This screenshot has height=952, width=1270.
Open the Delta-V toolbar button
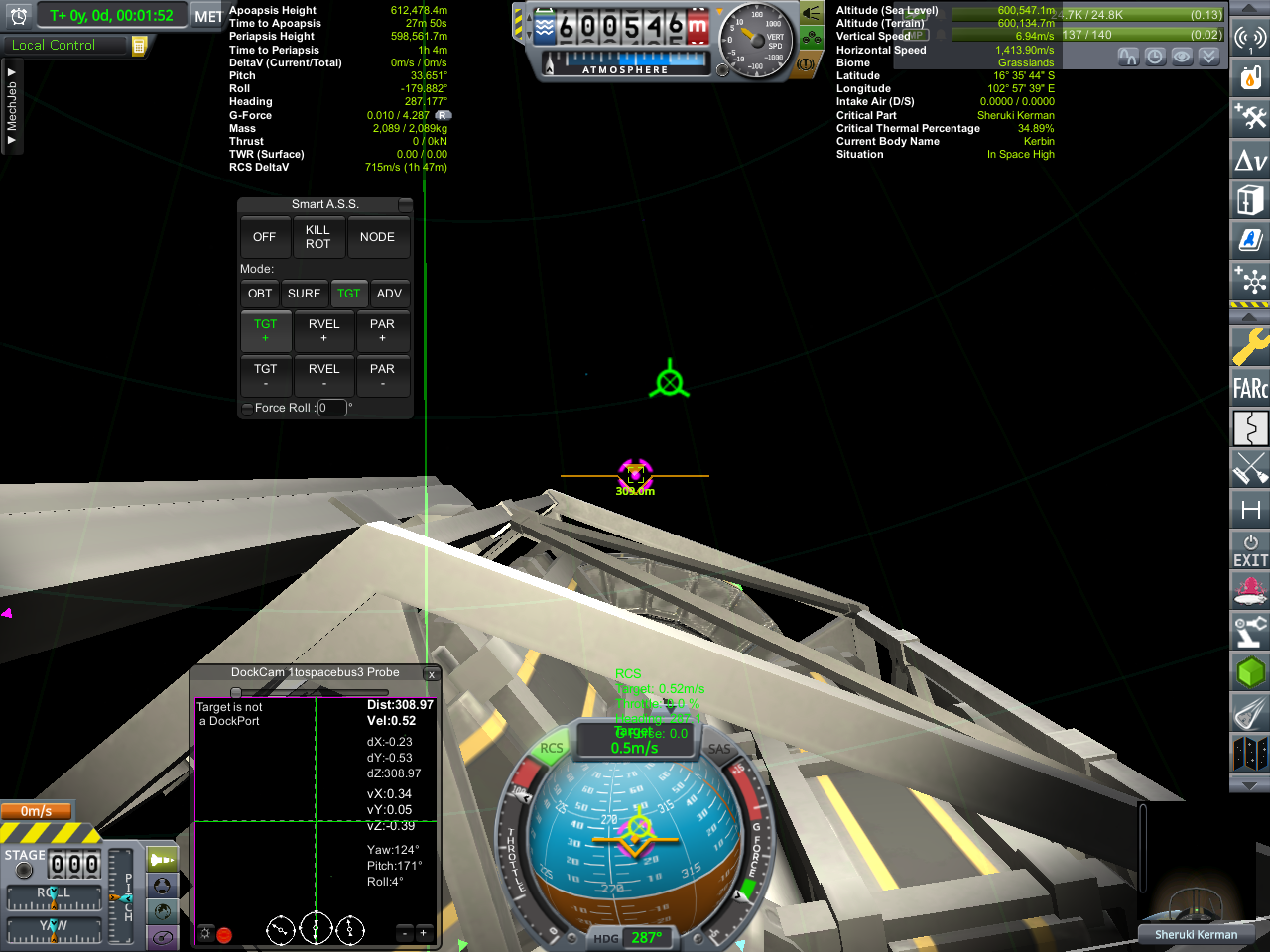pyautogui.click(x=1250, y=160)
